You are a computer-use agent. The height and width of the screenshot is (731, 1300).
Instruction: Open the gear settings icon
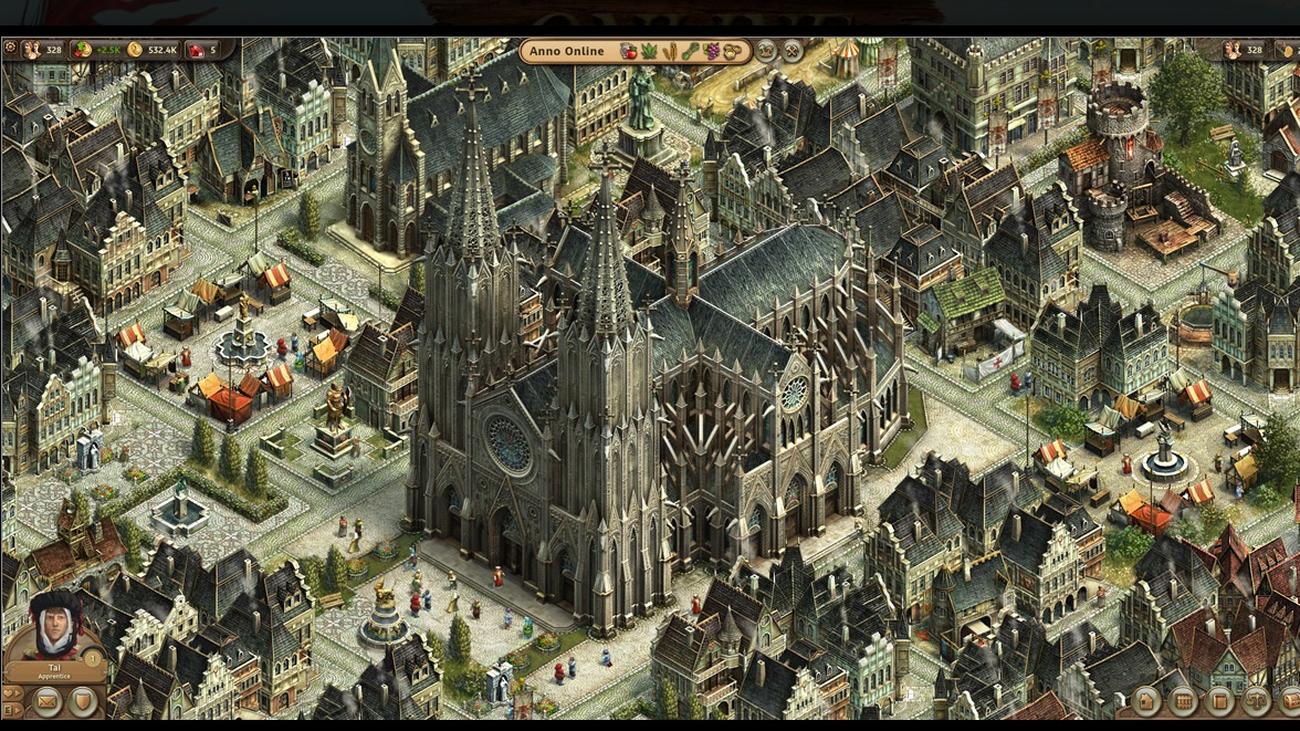(x=10, y=48)
